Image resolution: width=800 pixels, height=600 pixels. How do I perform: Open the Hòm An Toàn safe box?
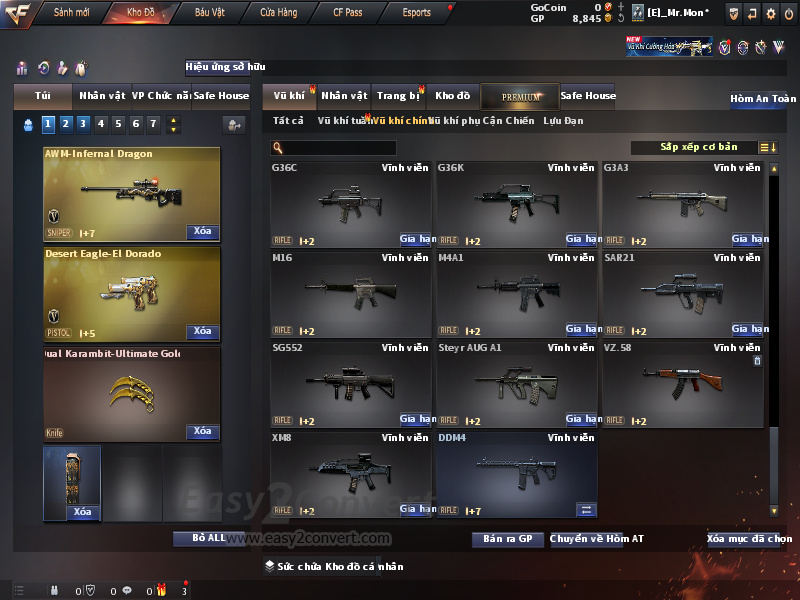(762, 99)
